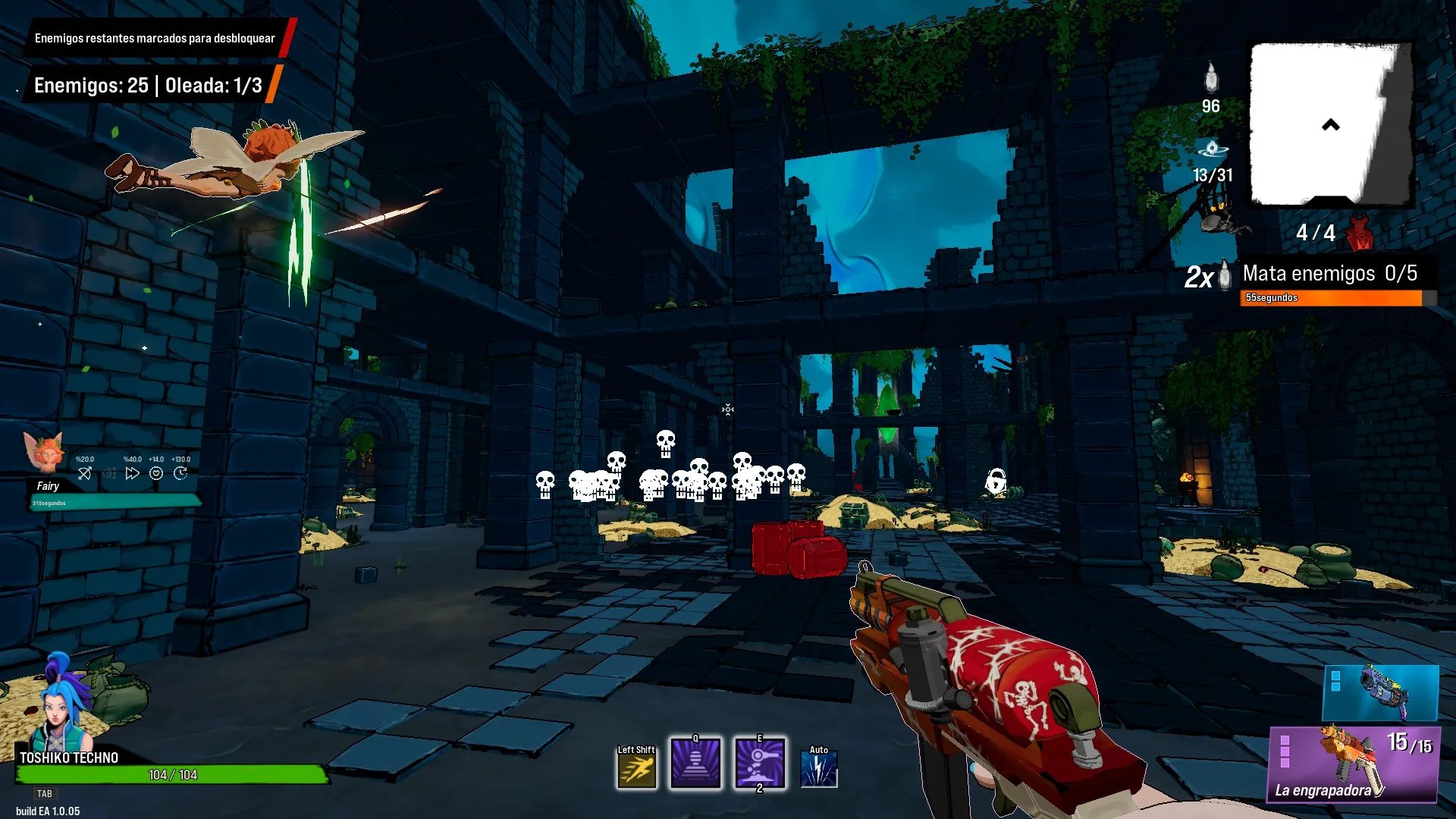Trigger the purple Q pedestal ability

pos(695,764)
